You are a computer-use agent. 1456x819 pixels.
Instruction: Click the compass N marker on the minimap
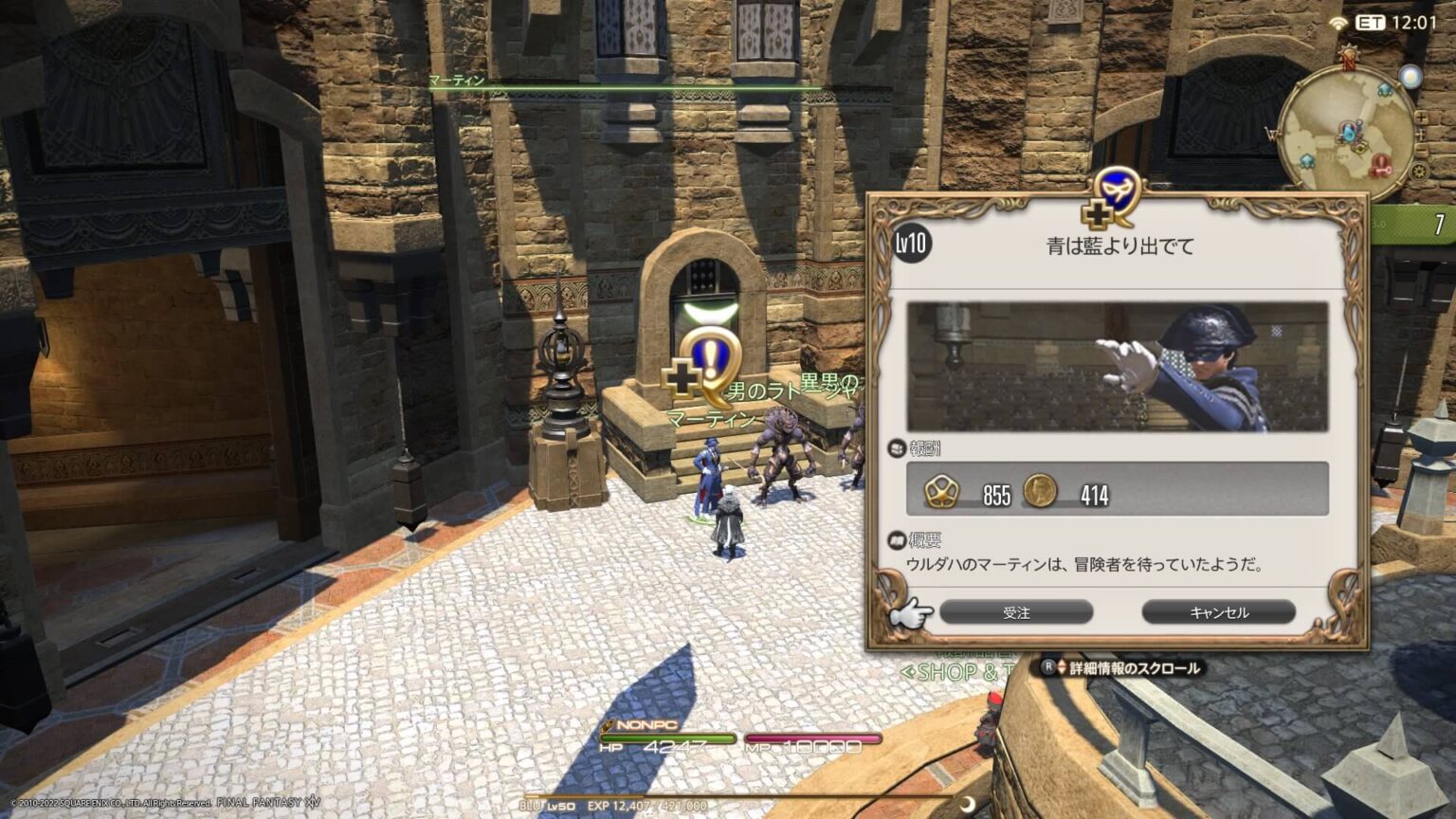click(x=1348, y=59)
